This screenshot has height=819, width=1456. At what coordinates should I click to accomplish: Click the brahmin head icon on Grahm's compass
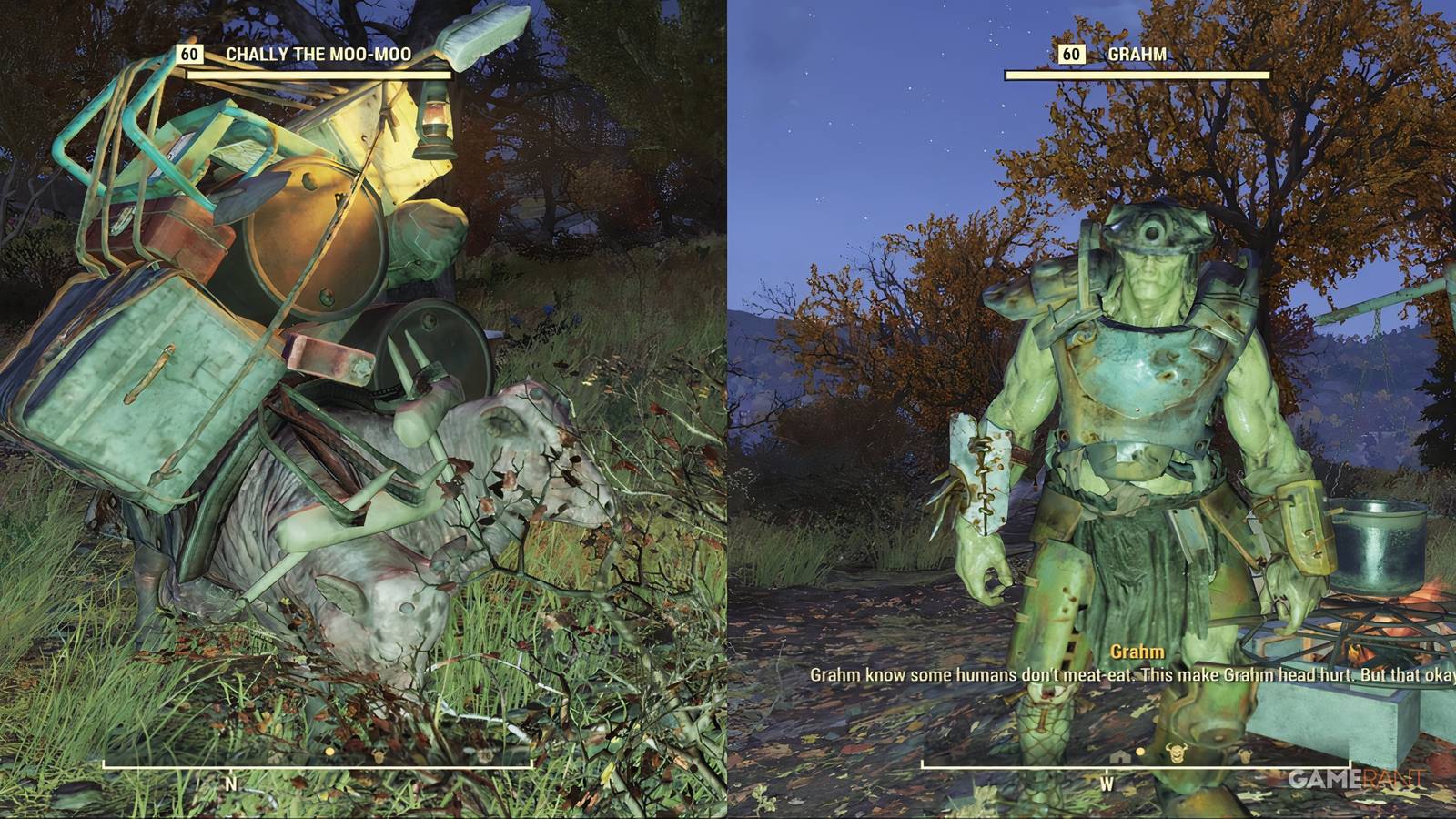pyautogui.click(x=1176, y=753)
